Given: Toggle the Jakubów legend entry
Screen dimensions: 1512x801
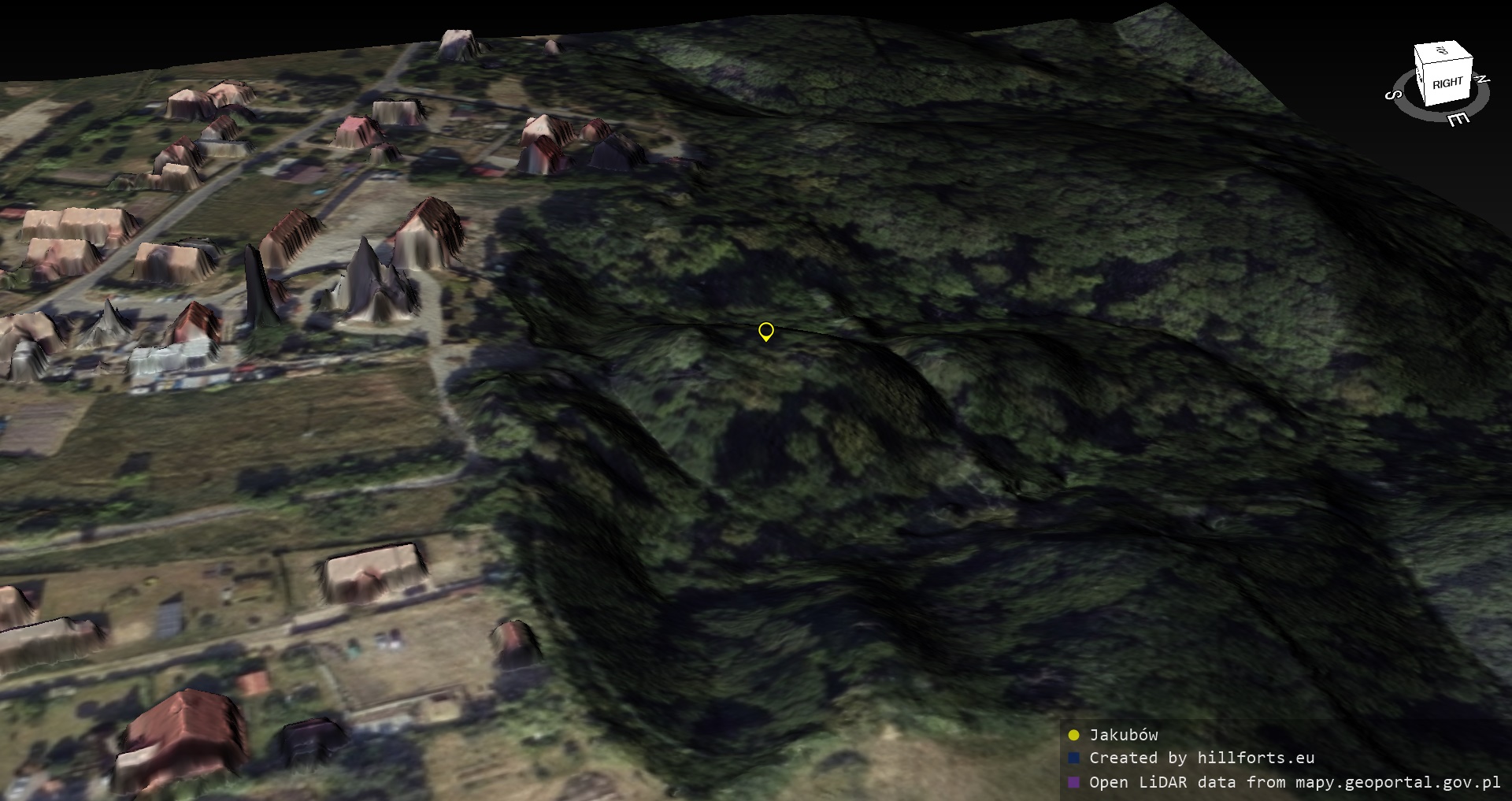Looking at the screenshot, I should (x=1123, y=735).
